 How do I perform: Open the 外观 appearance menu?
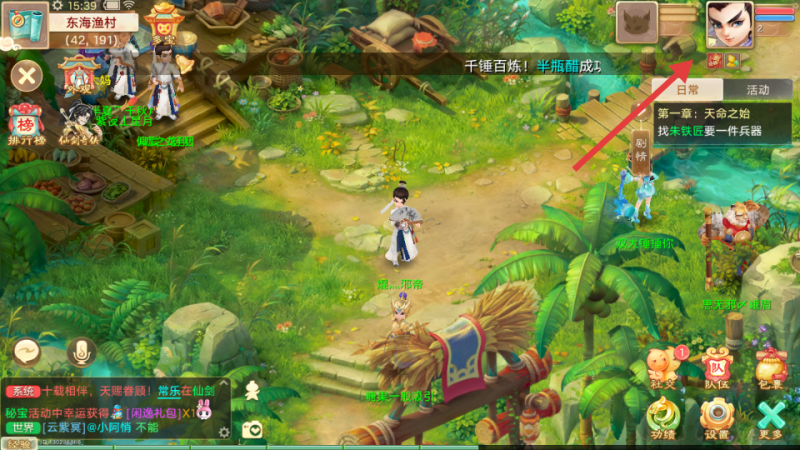pyautogui.click(x=78, y=75)
